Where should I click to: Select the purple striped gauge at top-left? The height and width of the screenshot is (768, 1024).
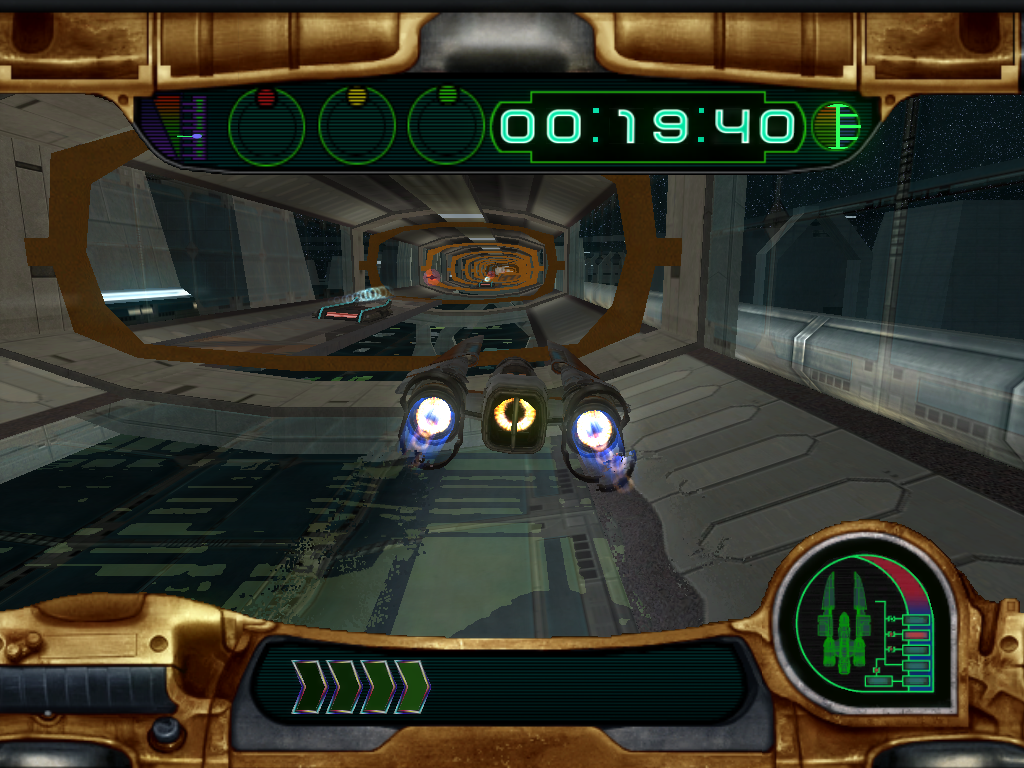click(184, 128)
